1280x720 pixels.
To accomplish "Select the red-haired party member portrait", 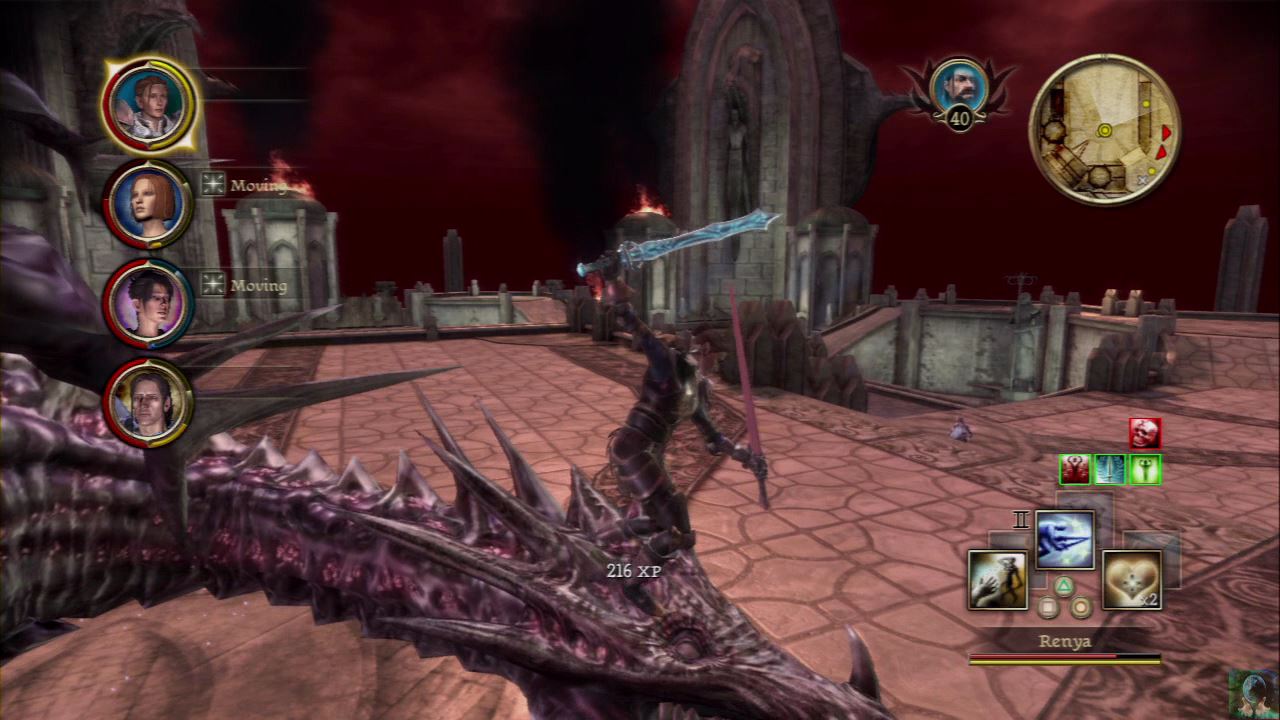I will pos(149,203).
